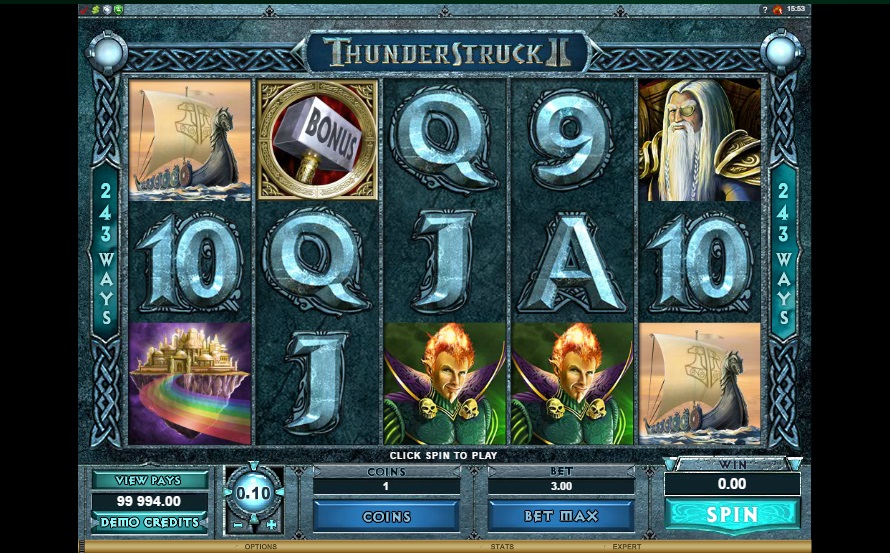Image resolution: width=890 pixels, height=553 pixels.
Task: Switch to EXPERT mode
Action: tap(627, 547)
